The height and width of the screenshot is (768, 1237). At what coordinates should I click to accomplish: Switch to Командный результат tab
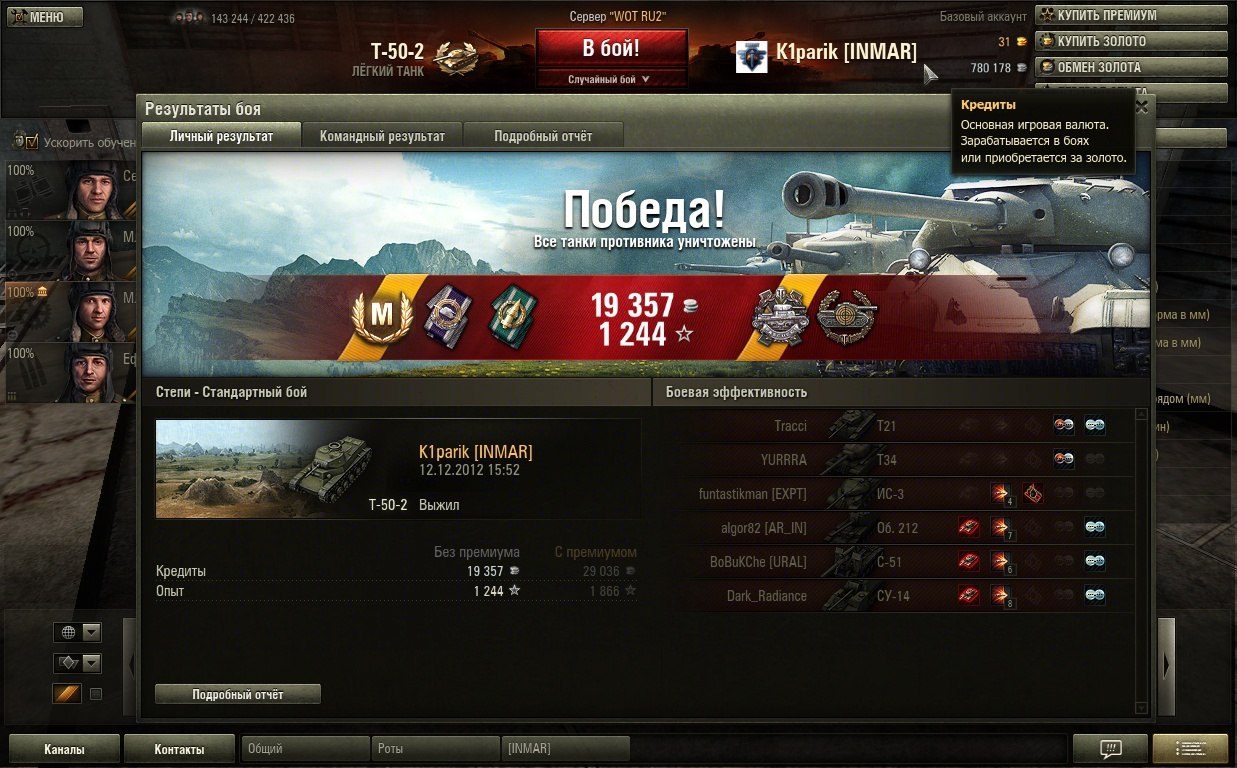point(382,136)
